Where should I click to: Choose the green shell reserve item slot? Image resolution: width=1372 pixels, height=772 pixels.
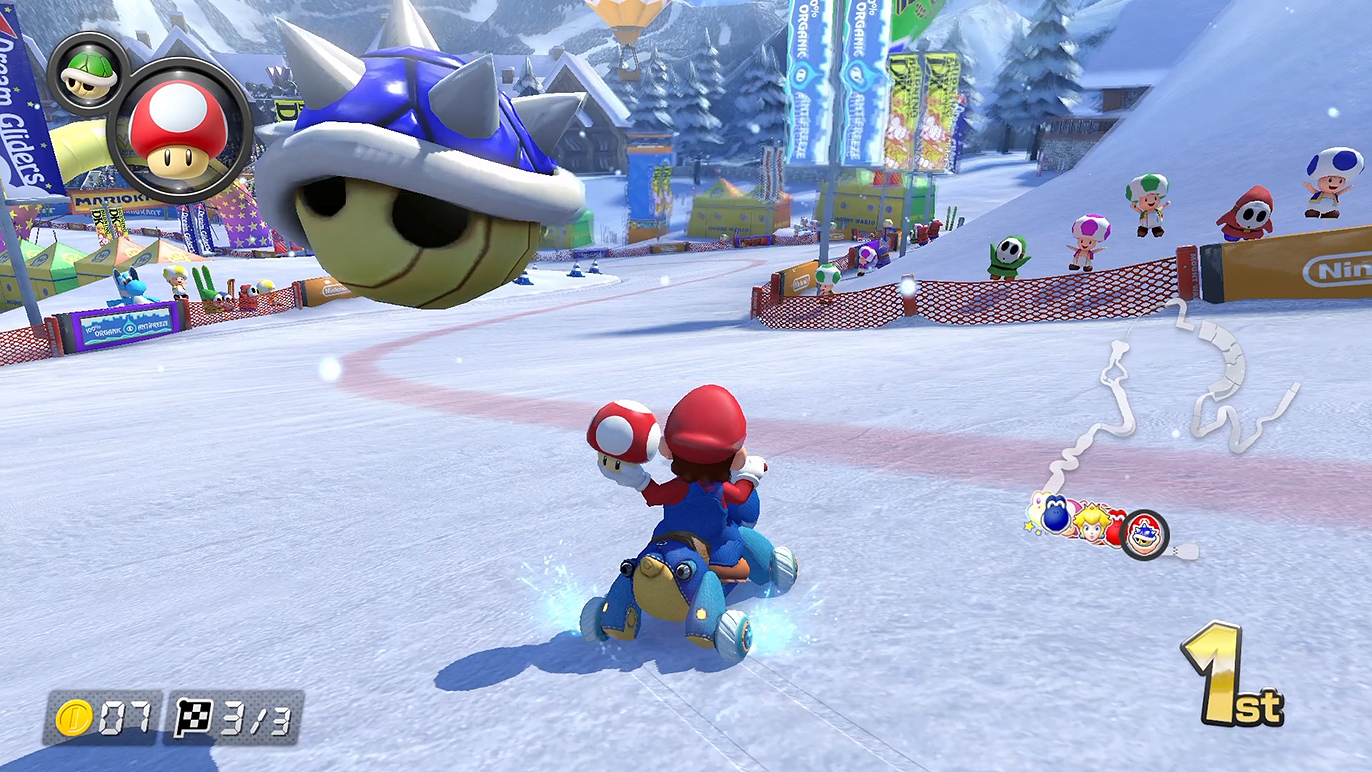pos(87,73)
